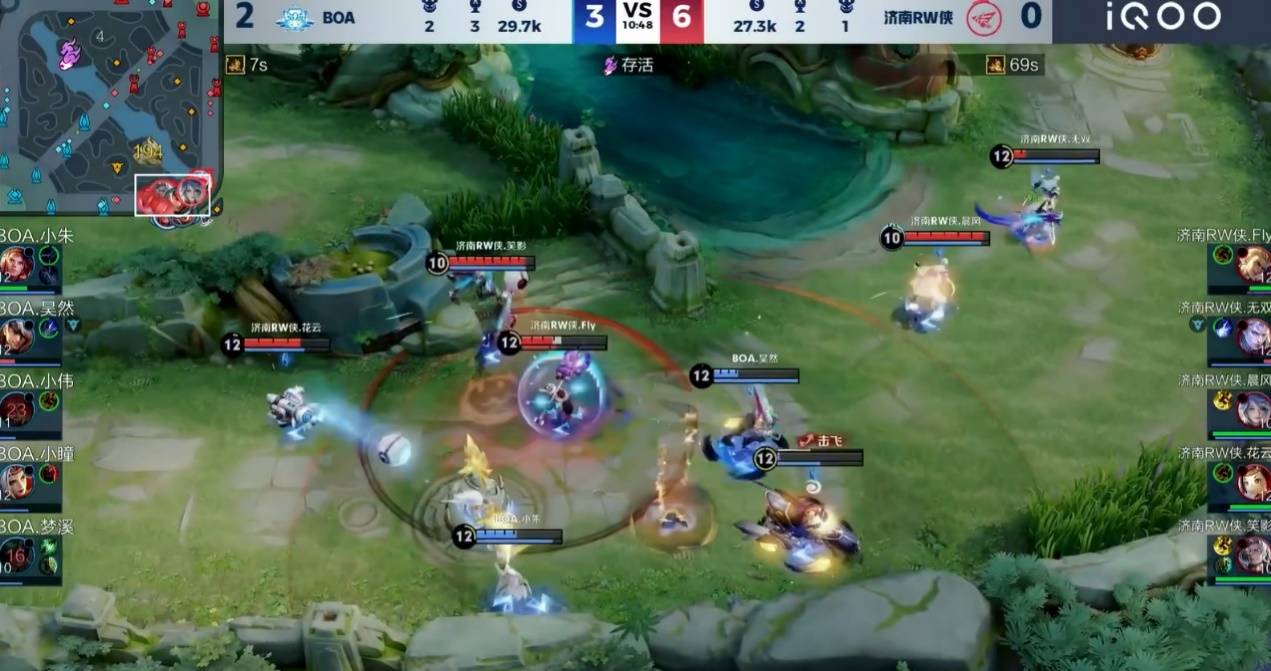Select 济南RW侠.Fly player portrait
Viewport: 1271px width, 671px height.
(x=1253, y=265)
